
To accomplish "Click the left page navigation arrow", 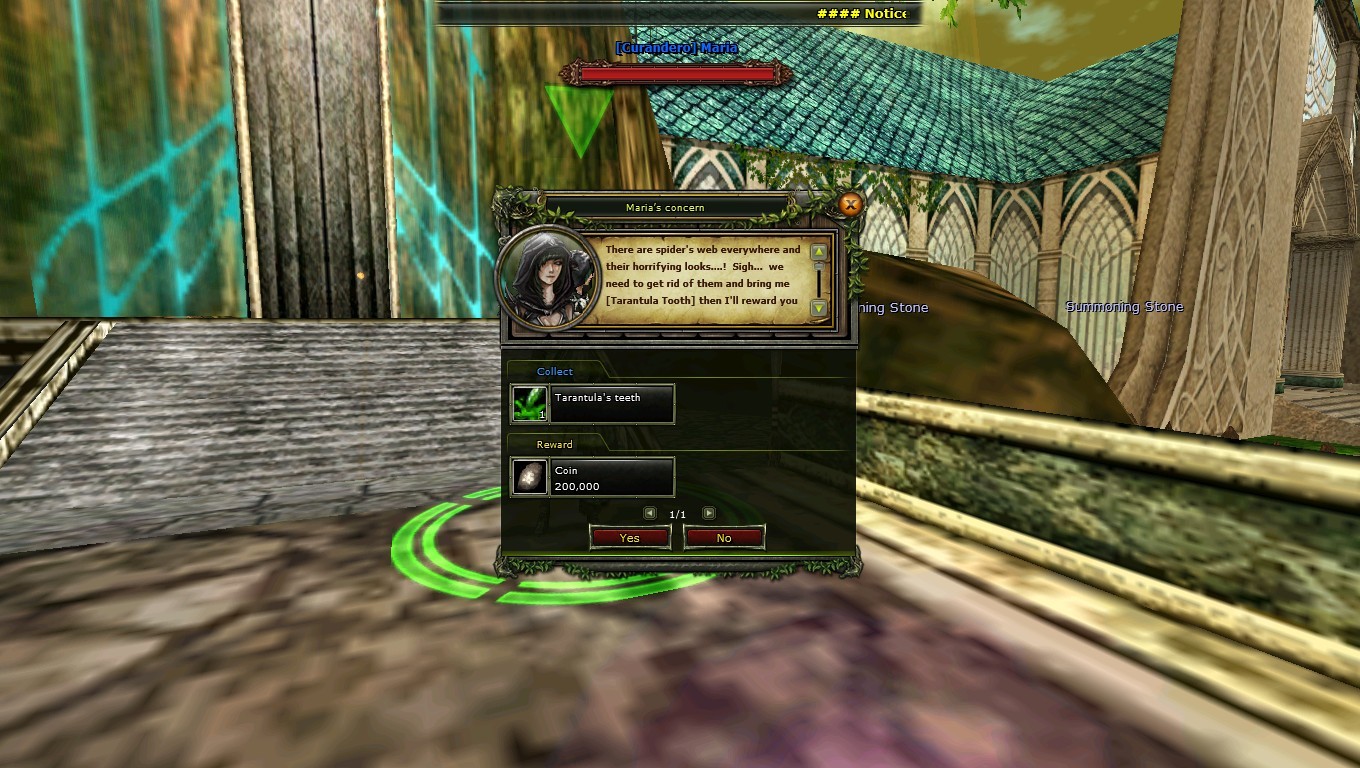I will point(651,513).
